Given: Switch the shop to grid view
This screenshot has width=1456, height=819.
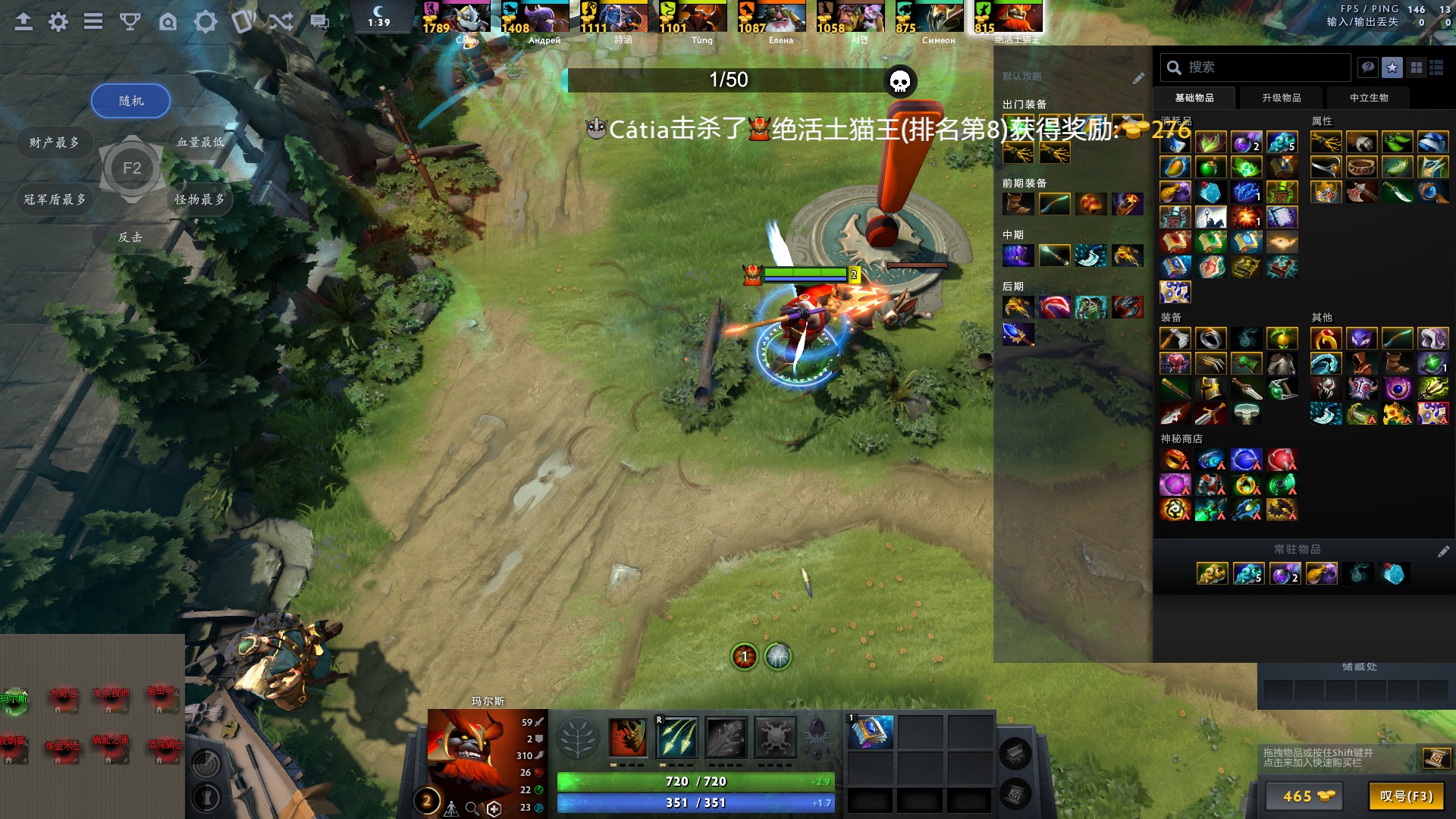Looking at the screenshot, I should 1415,67.
